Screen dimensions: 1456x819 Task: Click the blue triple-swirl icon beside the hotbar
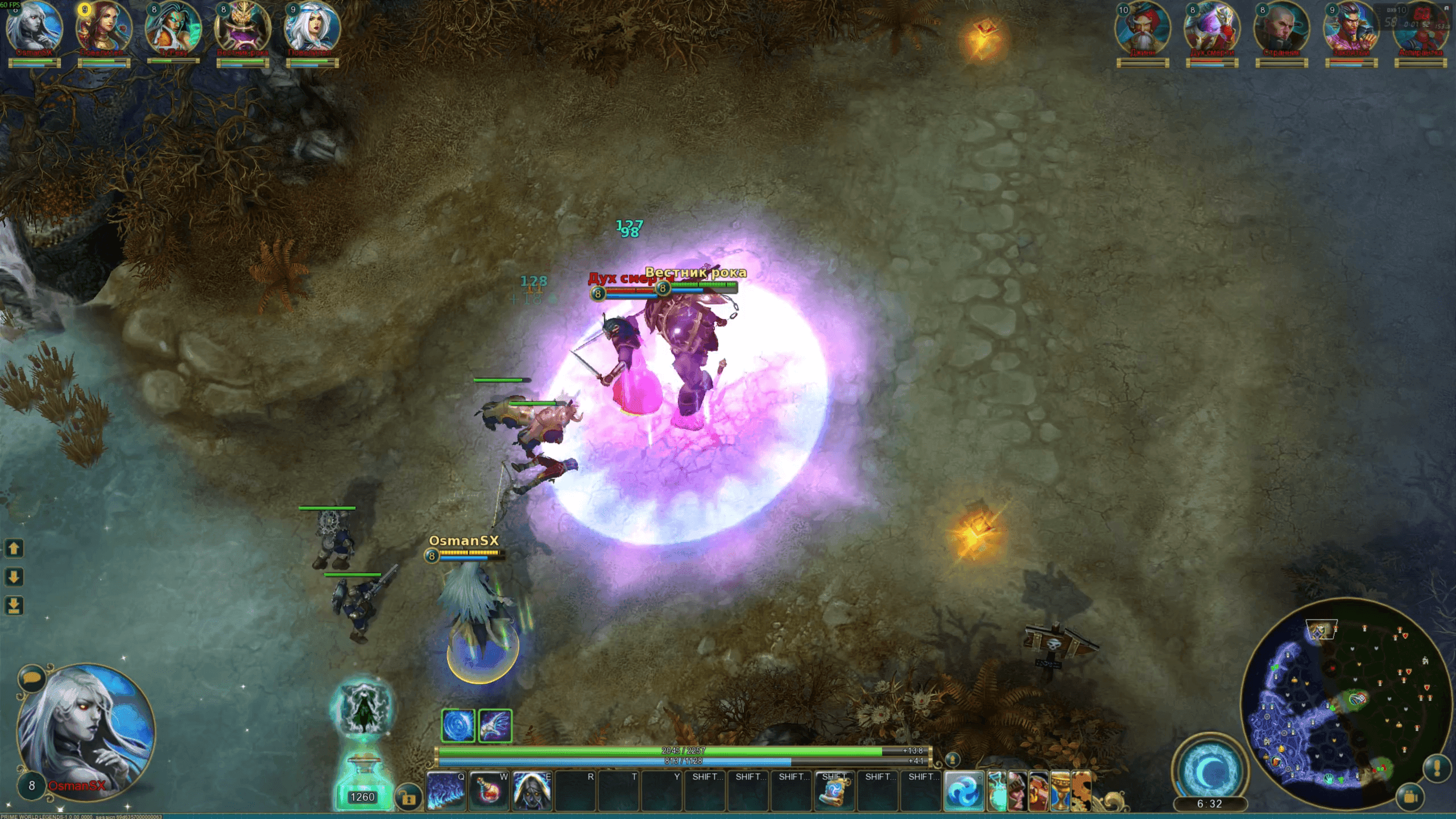(963, 791)
